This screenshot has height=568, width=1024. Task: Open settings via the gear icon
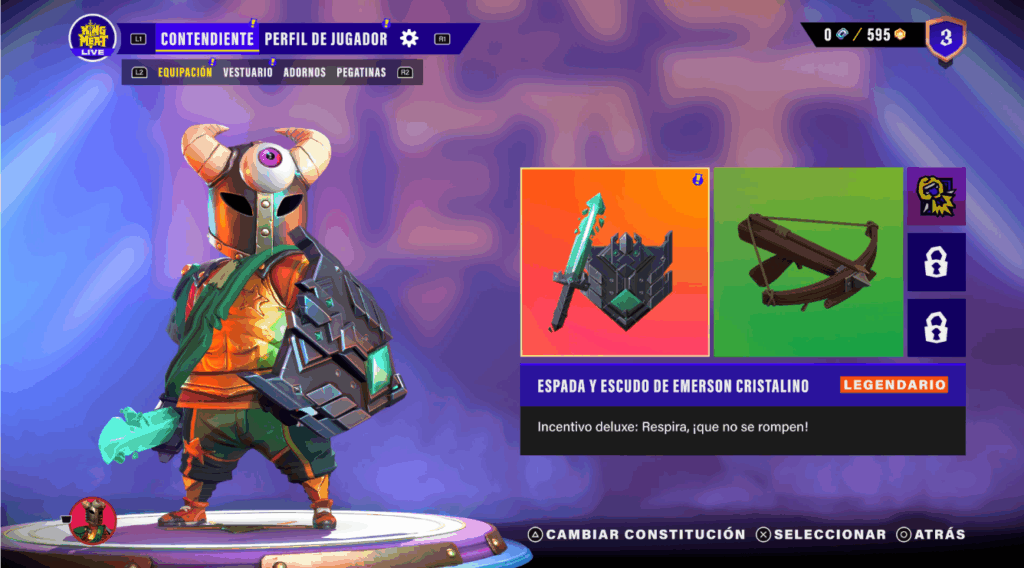[x=409, y=39]
